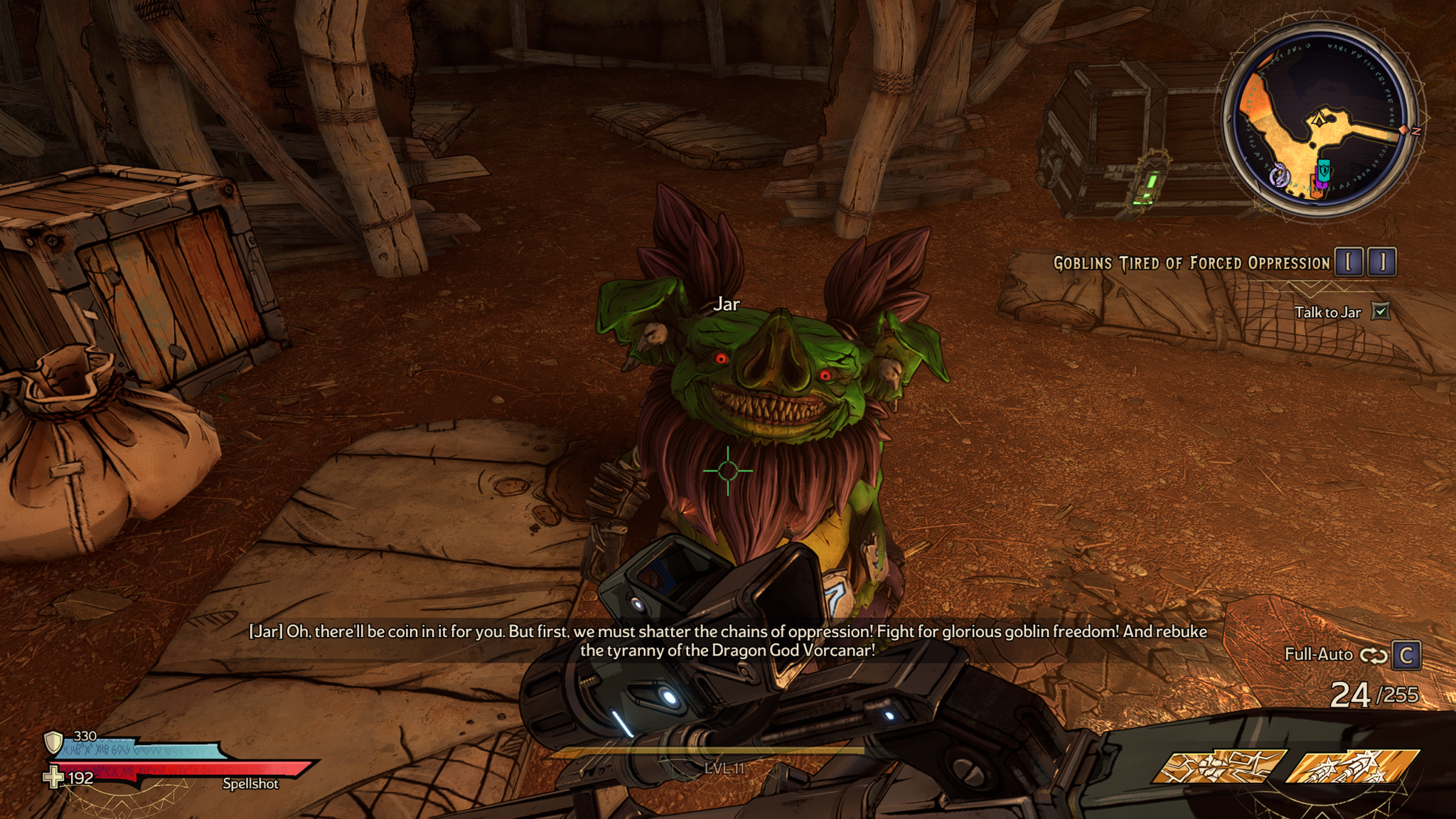Select the Jar name label above the goblin
The height and width of the screenshot is (819, 1456).
[x=727, y=304]
